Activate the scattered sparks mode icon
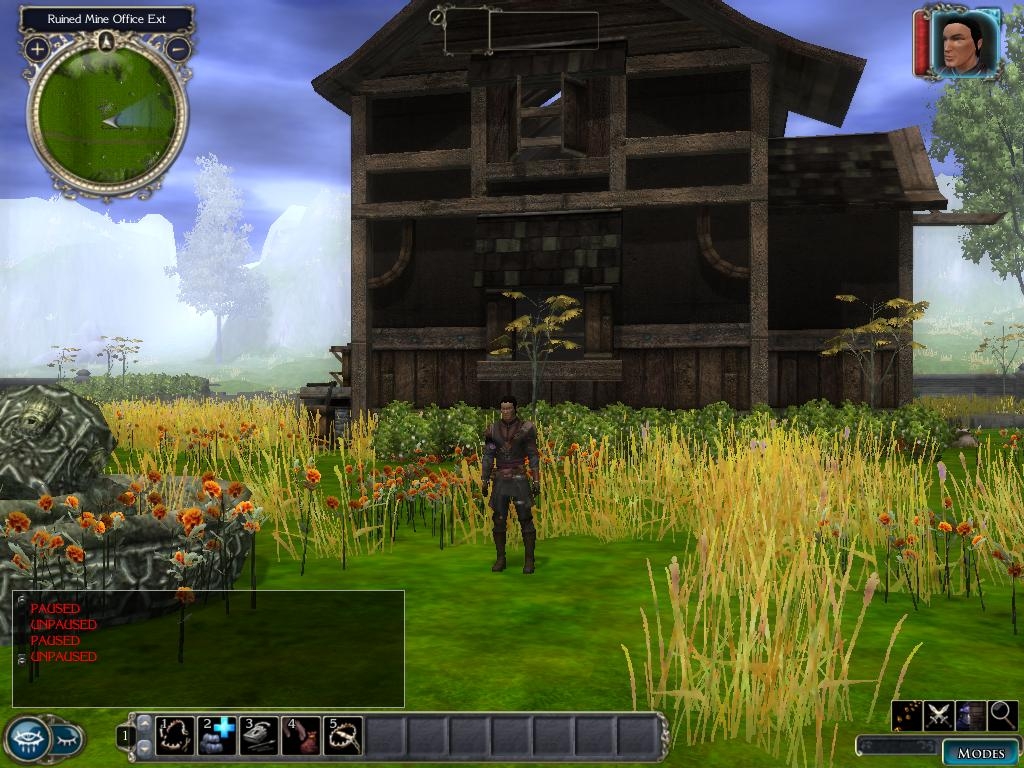The height and width of the screenshot is (768, 1024). point(907,715)
